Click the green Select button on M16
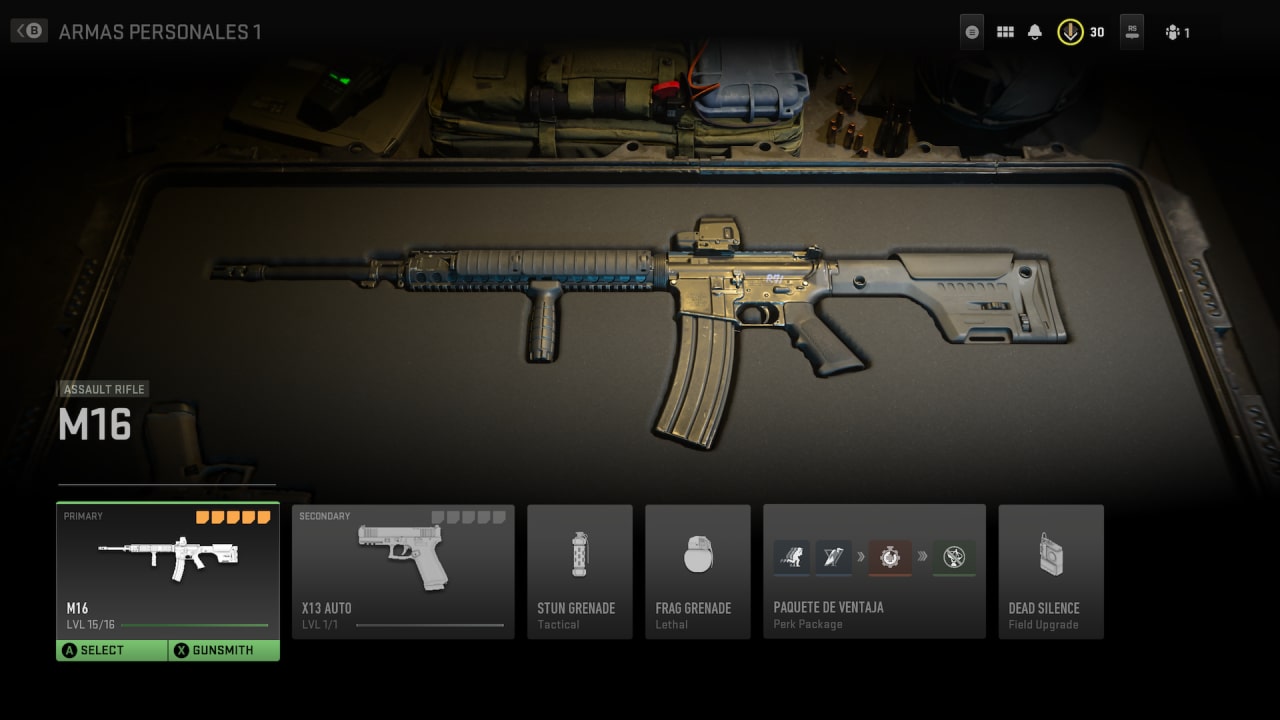The height and width of the screenshot is (720, 1280). pos(112,650)
